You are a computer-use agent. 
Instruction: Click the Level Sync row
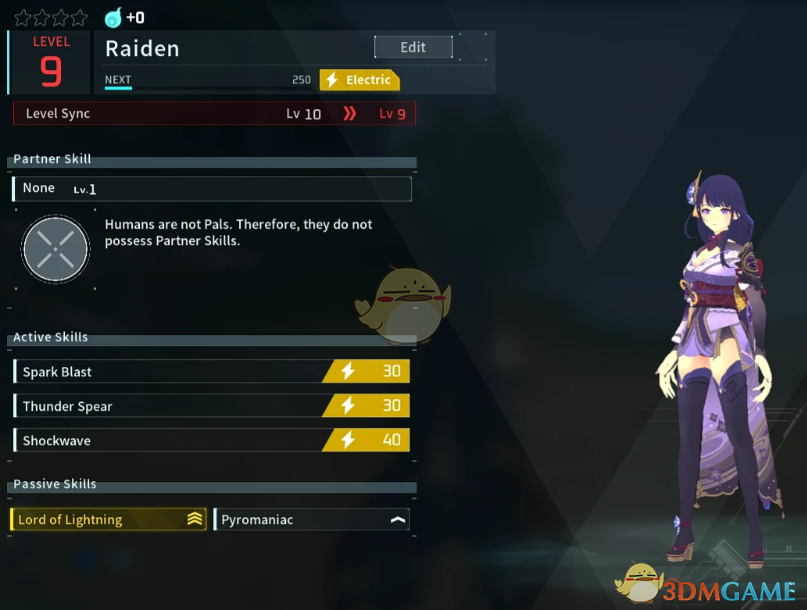214,113
